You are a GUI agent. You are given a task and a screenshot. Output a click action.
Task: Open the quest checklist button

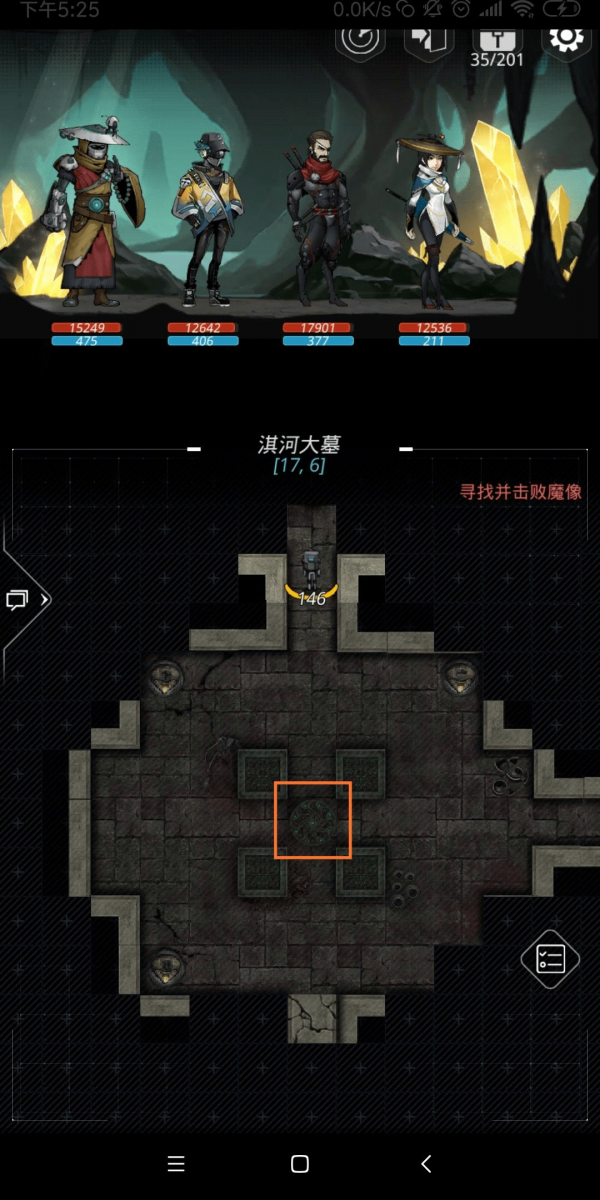pos(550,959)
